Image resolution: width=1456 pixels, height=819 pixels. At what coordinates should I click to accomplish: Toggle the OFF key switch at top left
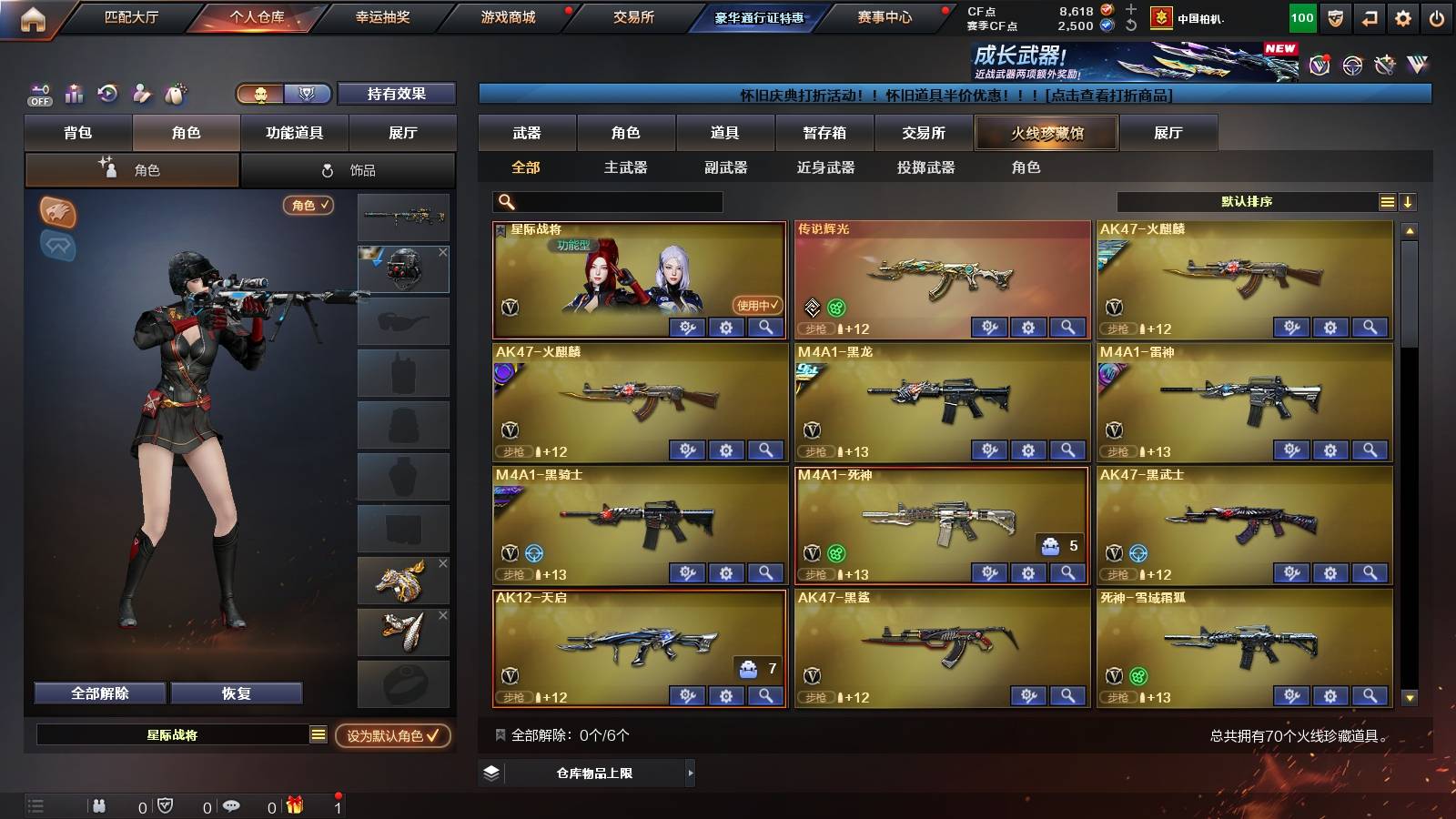38,94
